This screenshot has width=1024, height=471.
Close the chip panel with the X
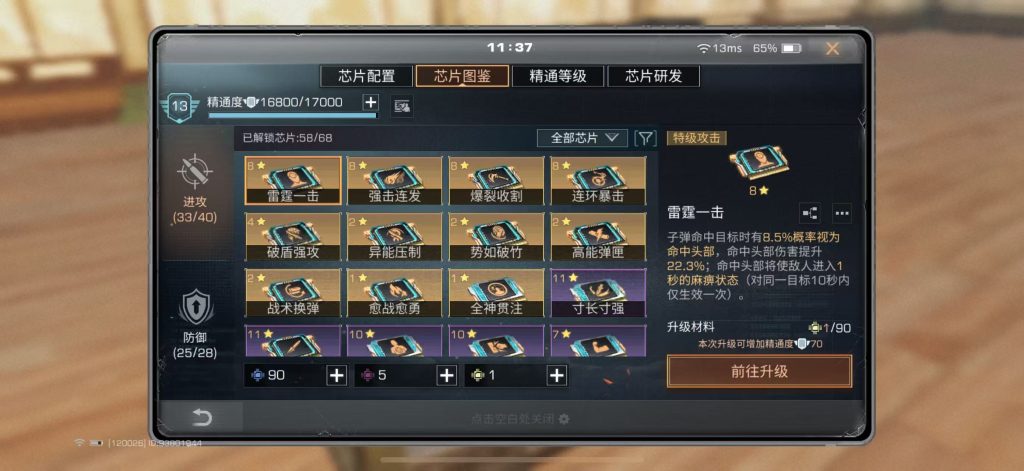tap(832, 48)
